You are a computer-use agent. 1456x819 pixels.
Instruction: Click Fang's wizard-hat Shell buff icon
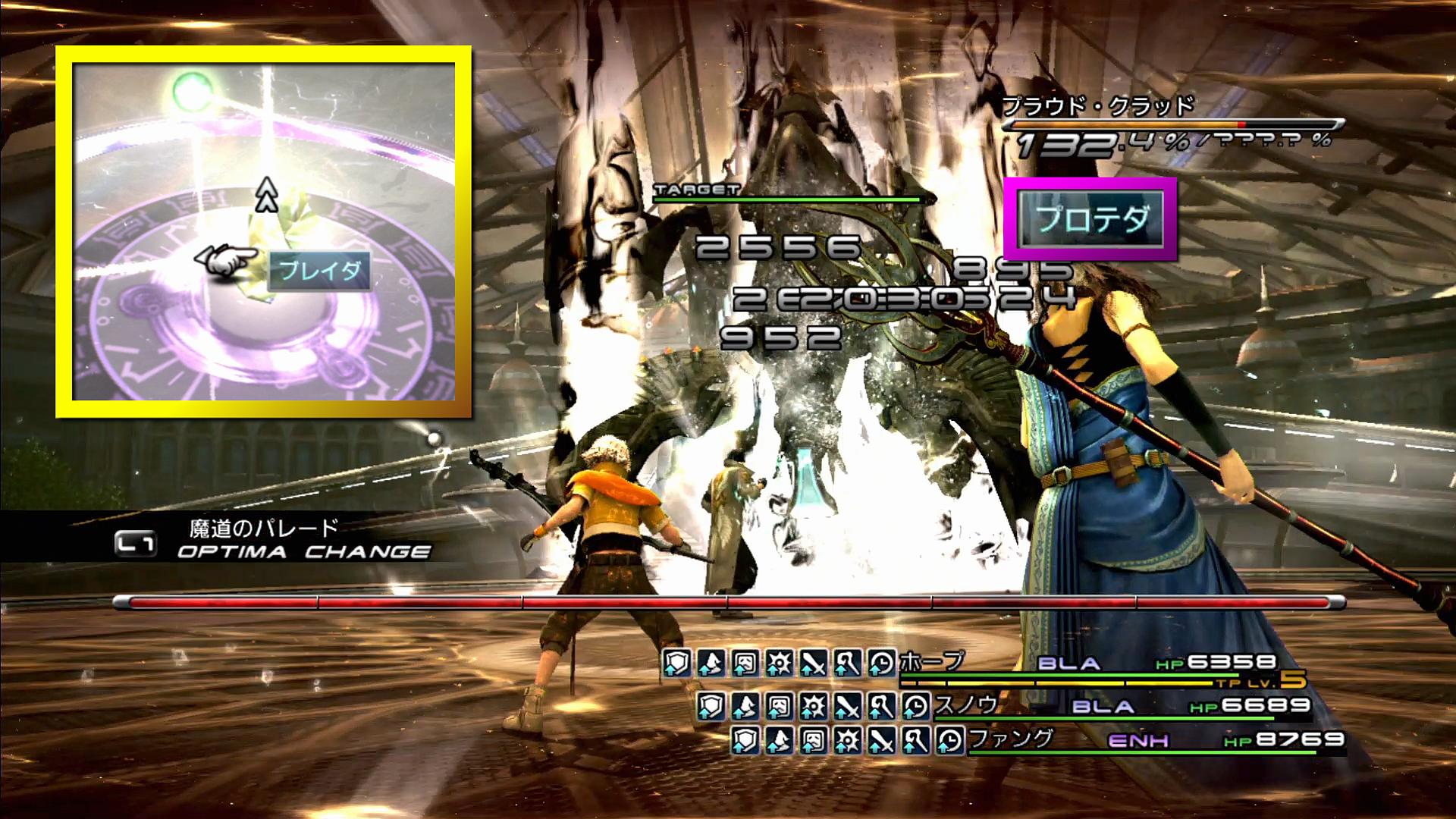click(779, 740)
